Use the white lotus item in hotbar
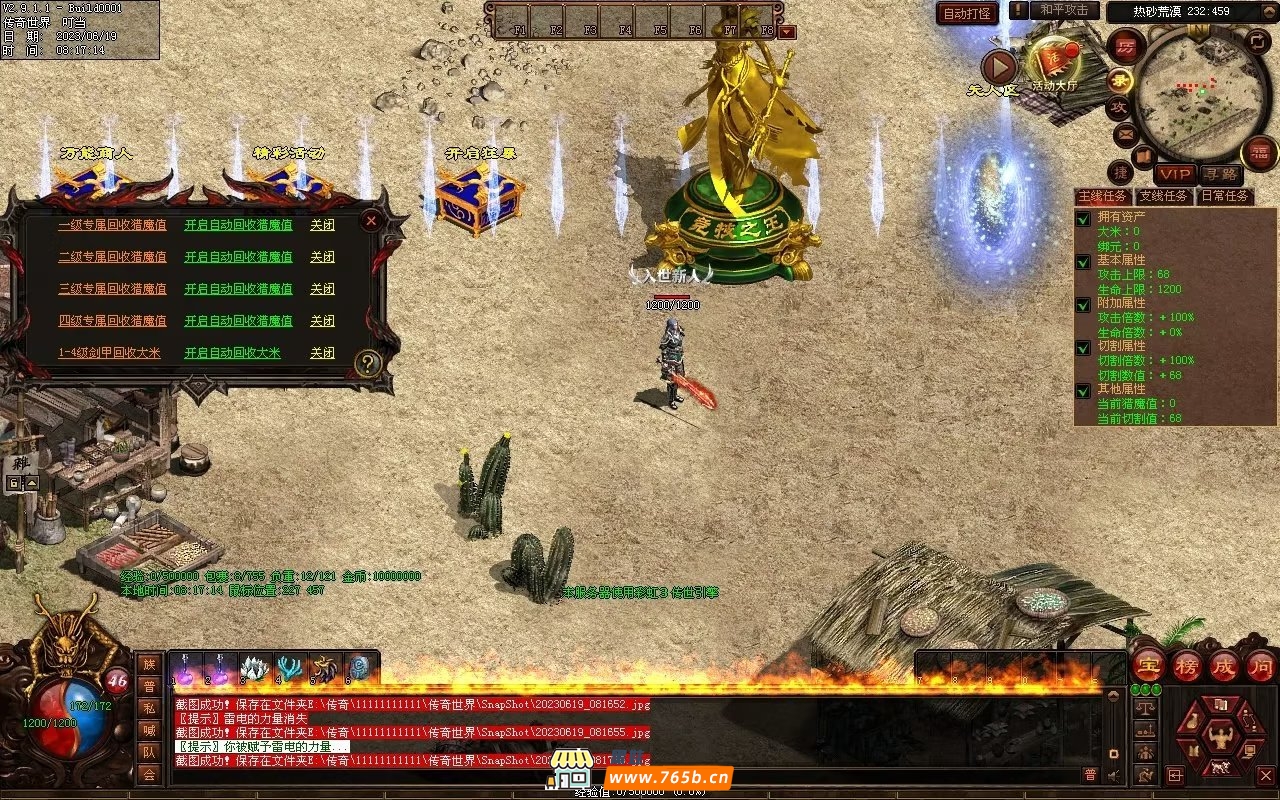Viewport: 1280px width, 800px height. tap(255, 667)
